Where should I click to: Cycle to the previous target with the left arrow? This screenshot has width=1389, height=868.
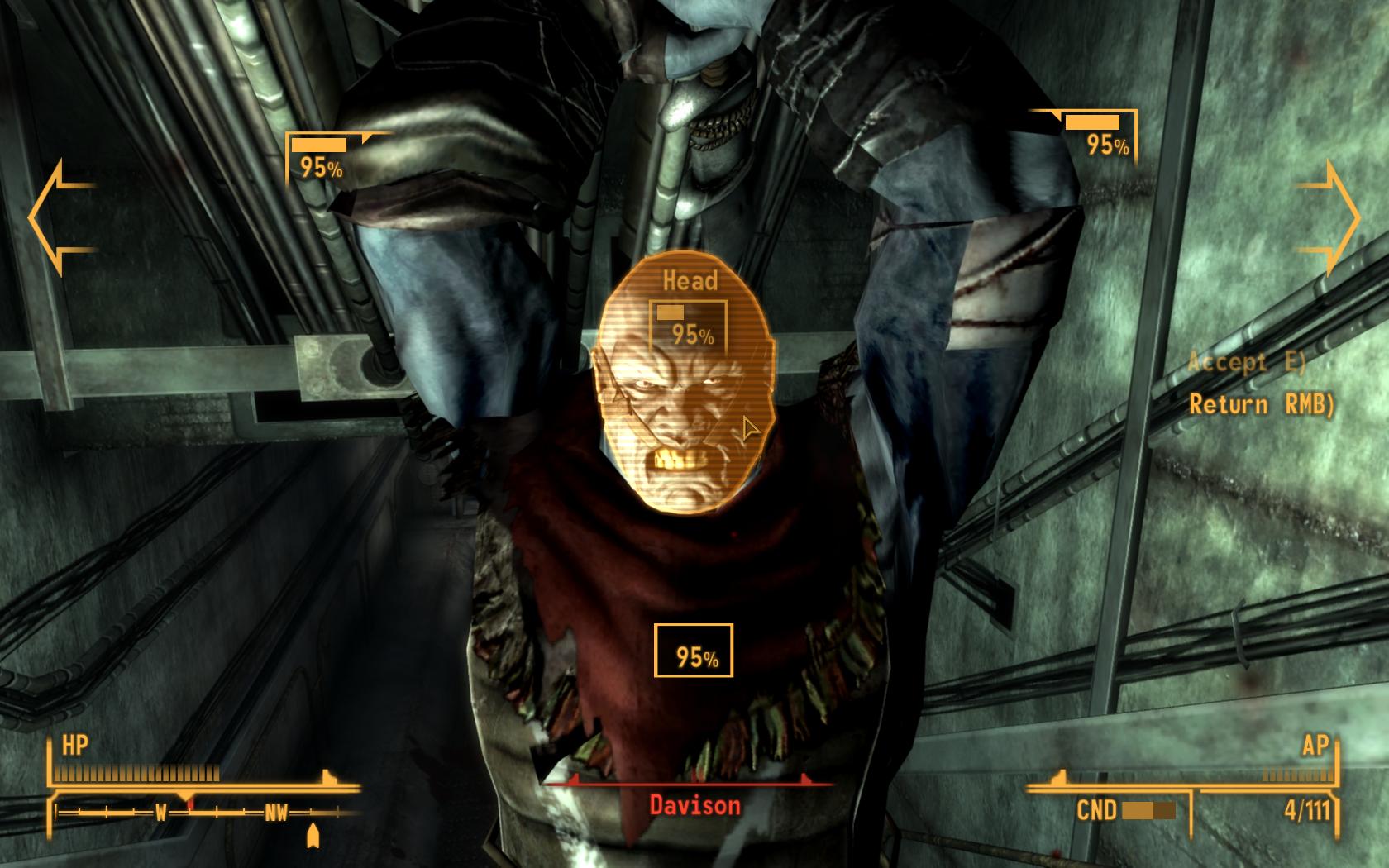58,217
